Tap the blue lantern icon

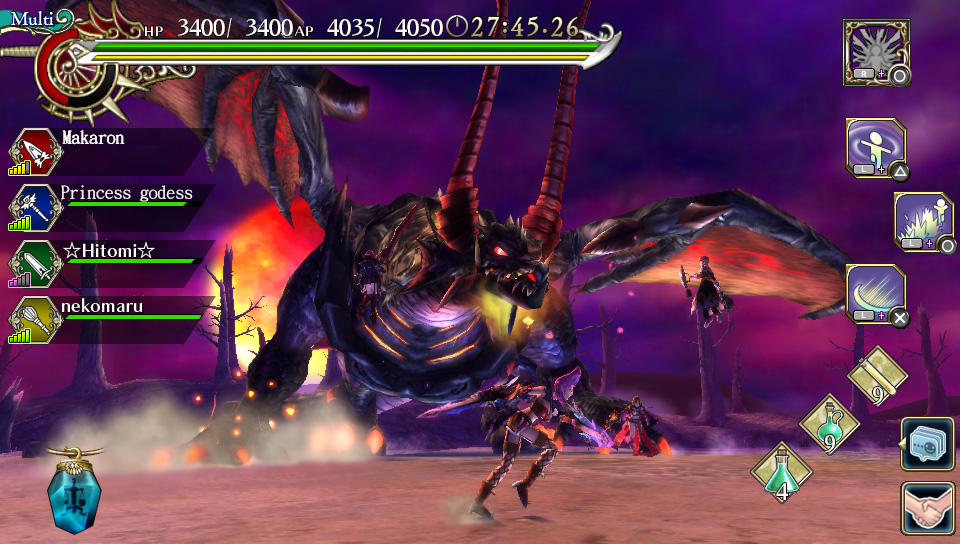click(x=76, y=494)
